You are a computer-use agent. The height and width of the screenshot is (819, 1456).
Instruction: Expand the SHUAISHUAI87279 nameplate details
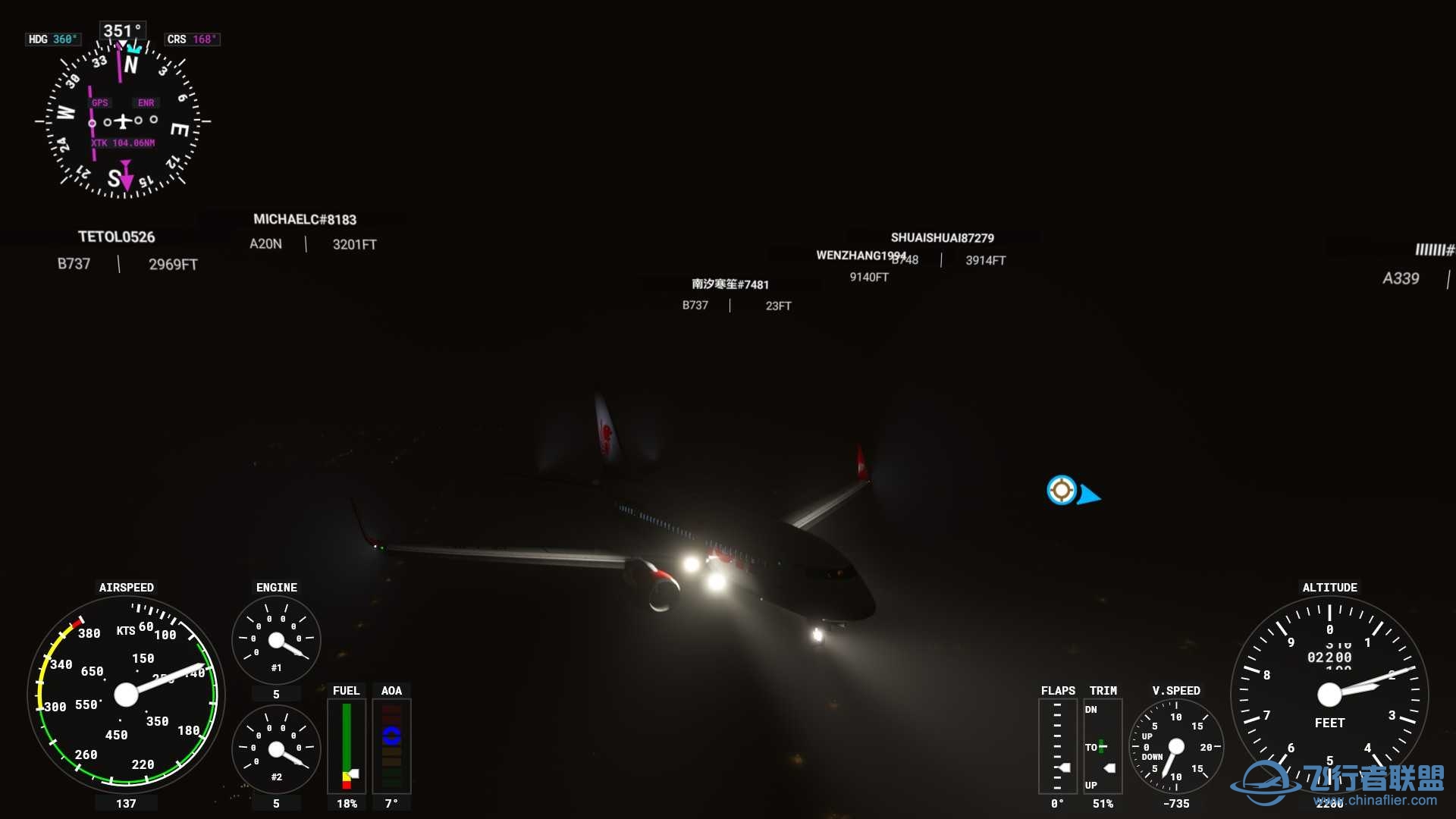pyautogui.click(x=943, y=237)
